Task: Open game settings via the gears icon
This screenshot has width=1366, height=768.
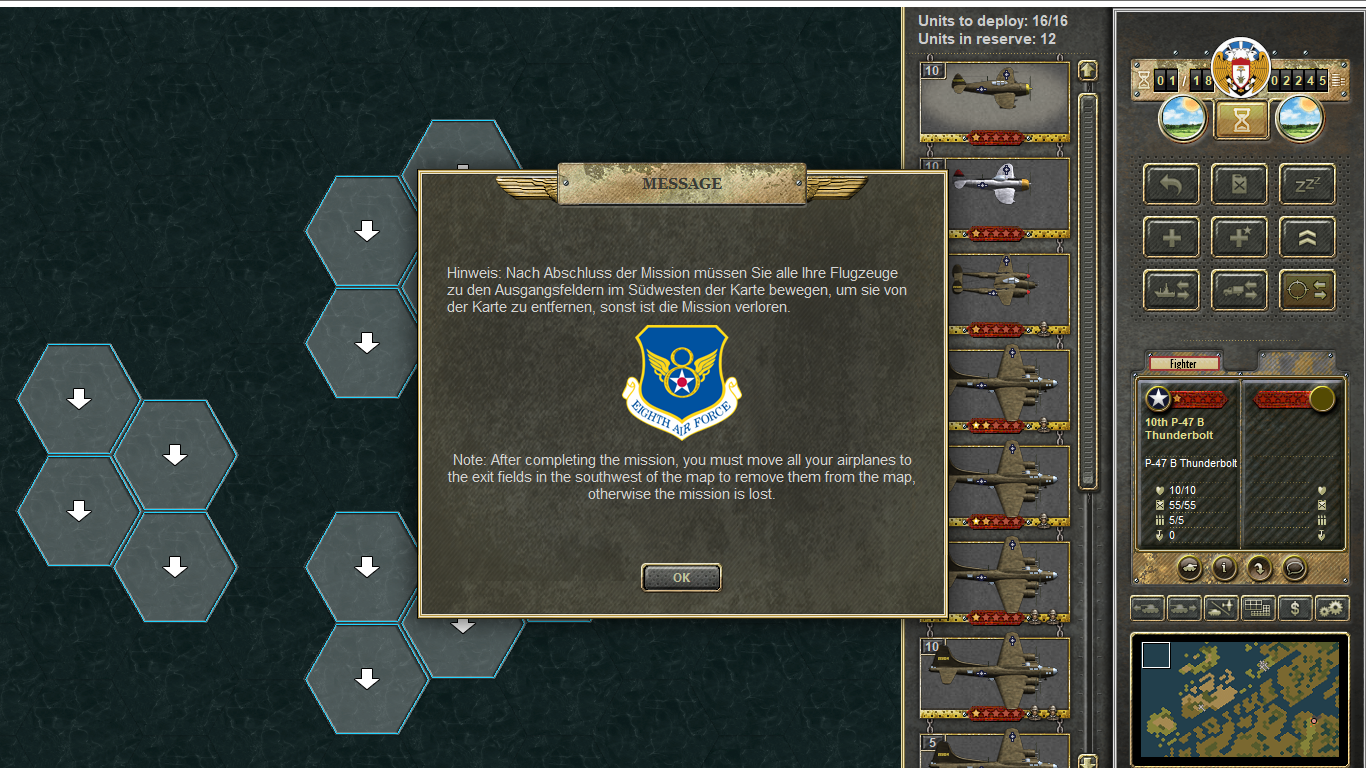Action: [x=1331, y=608]
